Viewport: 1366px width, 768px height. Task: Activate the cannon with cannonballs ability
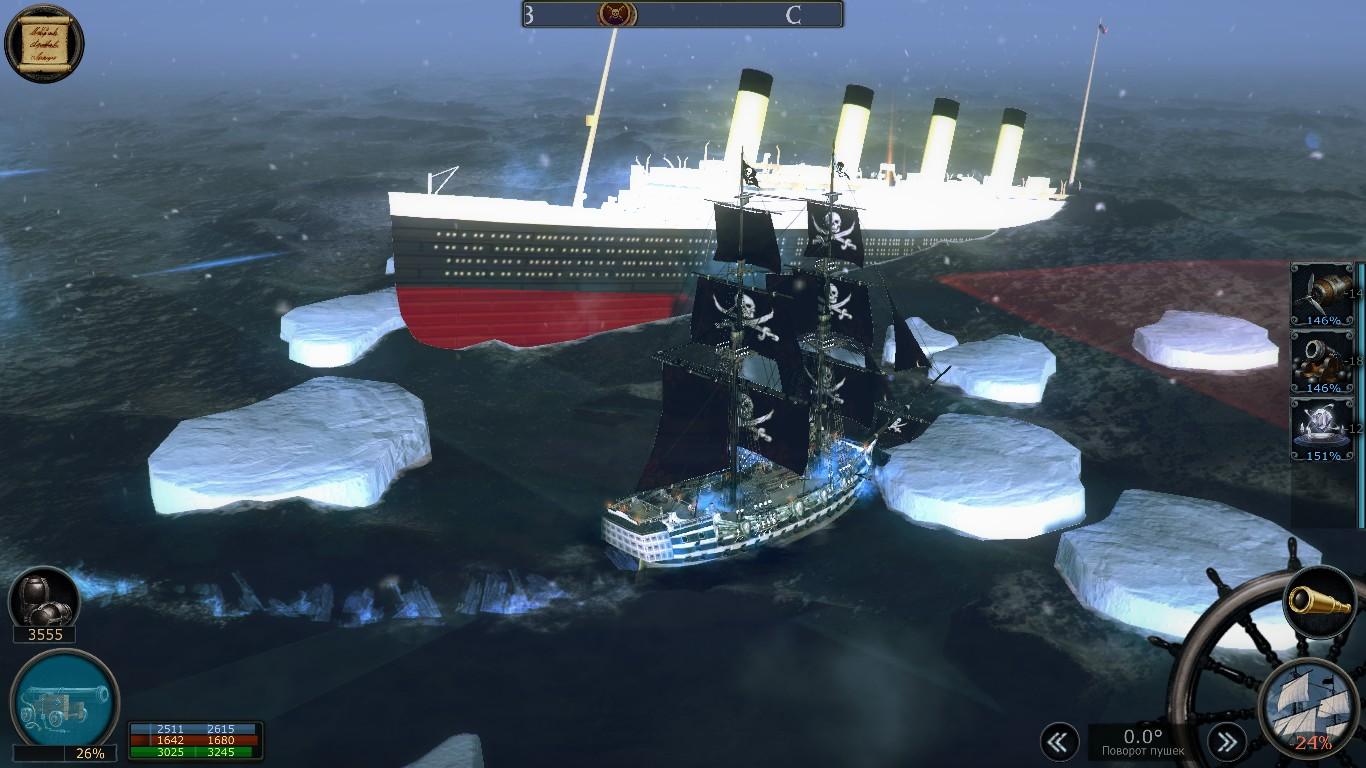[x=1322, y=362]
